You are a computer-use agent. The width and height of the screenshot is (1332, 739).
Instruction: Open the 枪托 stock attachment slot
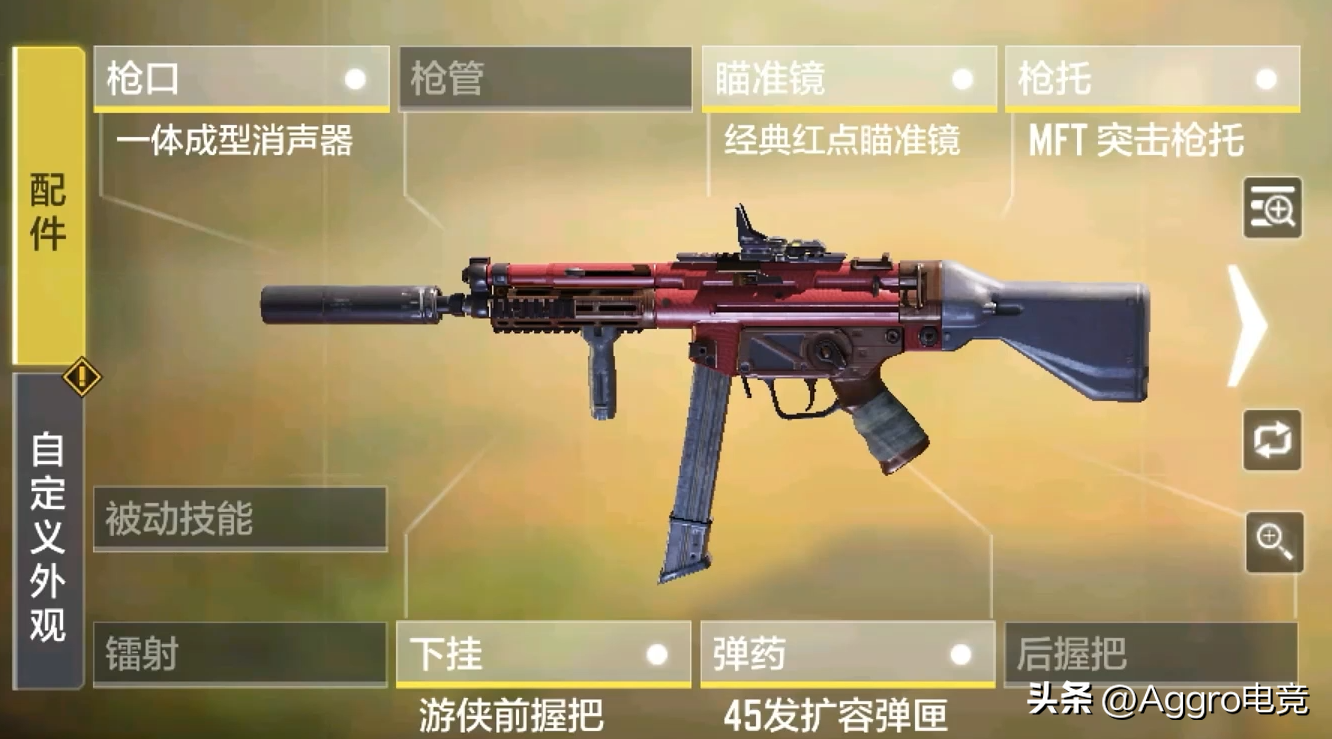1150,78
